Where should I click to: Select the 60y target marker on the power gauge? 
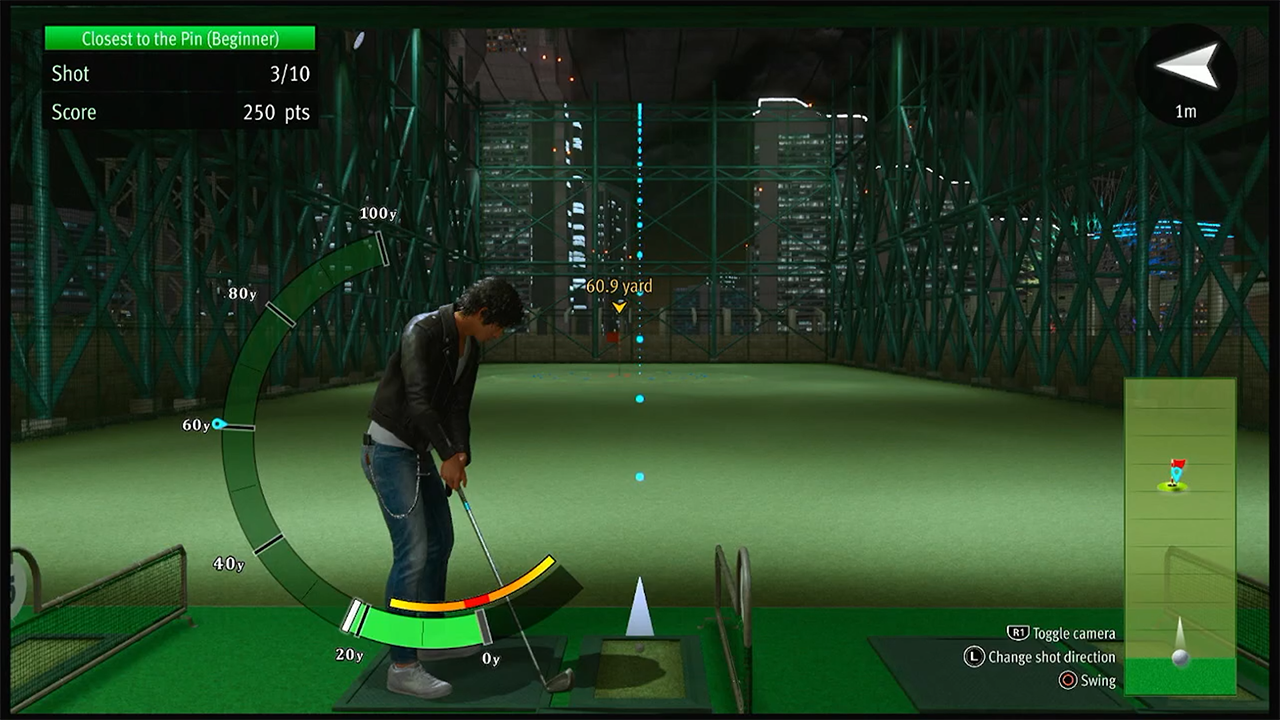pos(219,424)
